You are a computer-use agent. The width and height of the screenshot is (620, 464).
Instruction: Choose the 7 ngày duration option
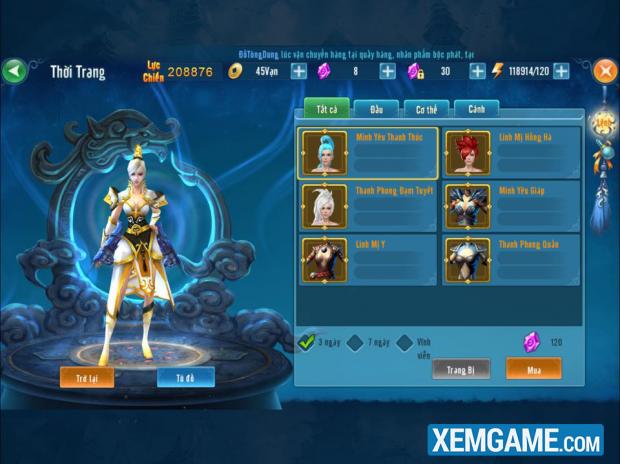click(x=357, y=343)
